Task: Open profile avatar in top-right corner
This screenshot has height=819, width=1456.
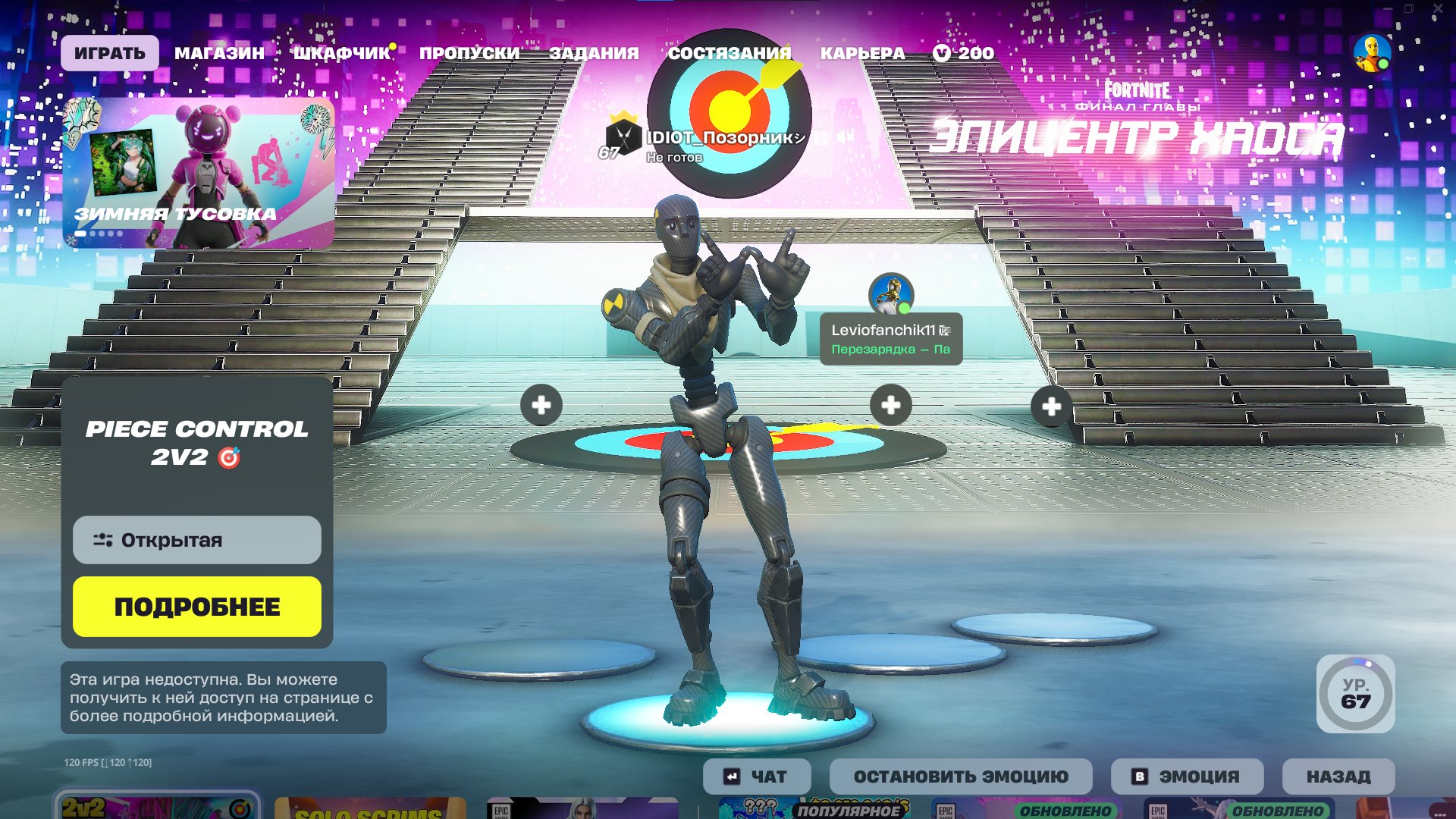Action: [1374, 52]
